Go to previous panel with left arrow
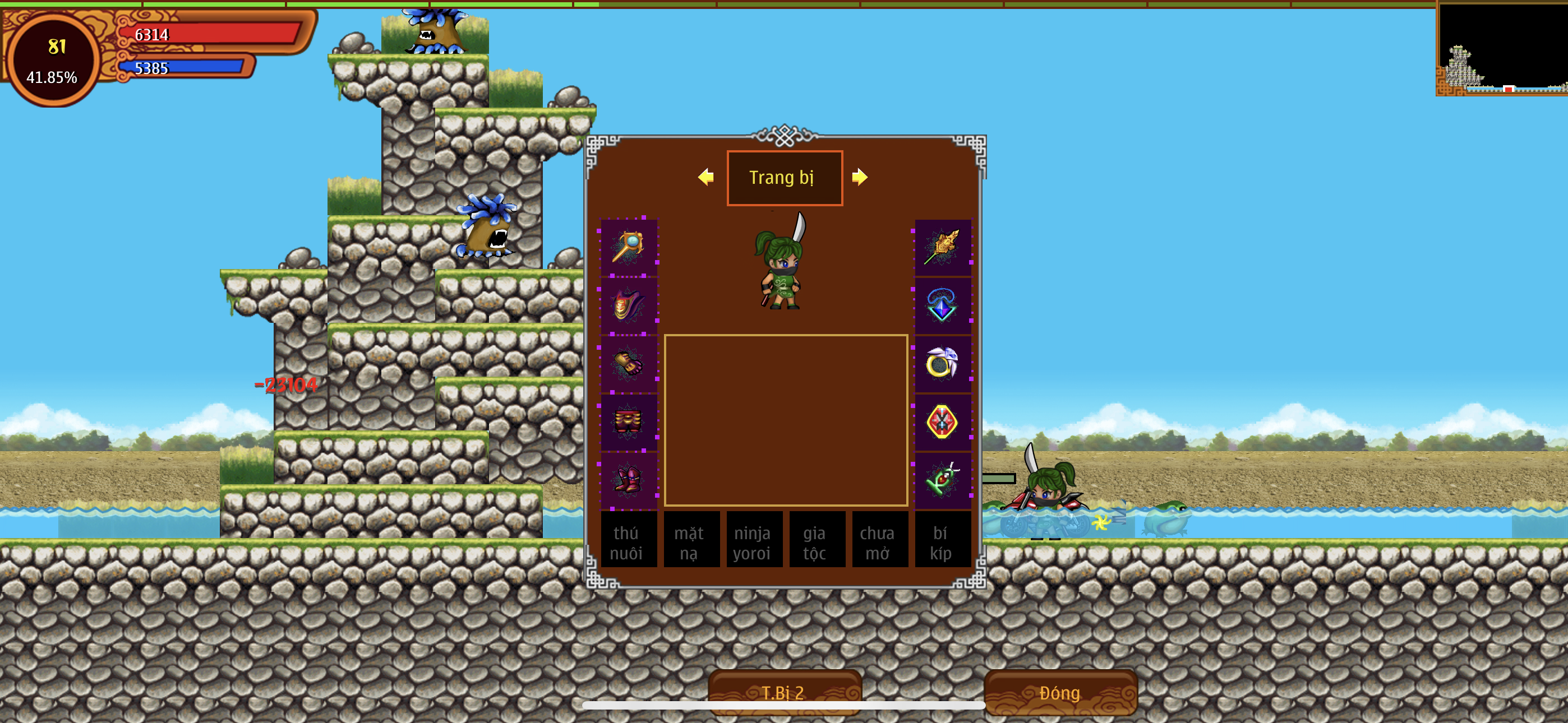Image resolution: width=1568 pixels, height=723 pixels. (x=705, y=177)
